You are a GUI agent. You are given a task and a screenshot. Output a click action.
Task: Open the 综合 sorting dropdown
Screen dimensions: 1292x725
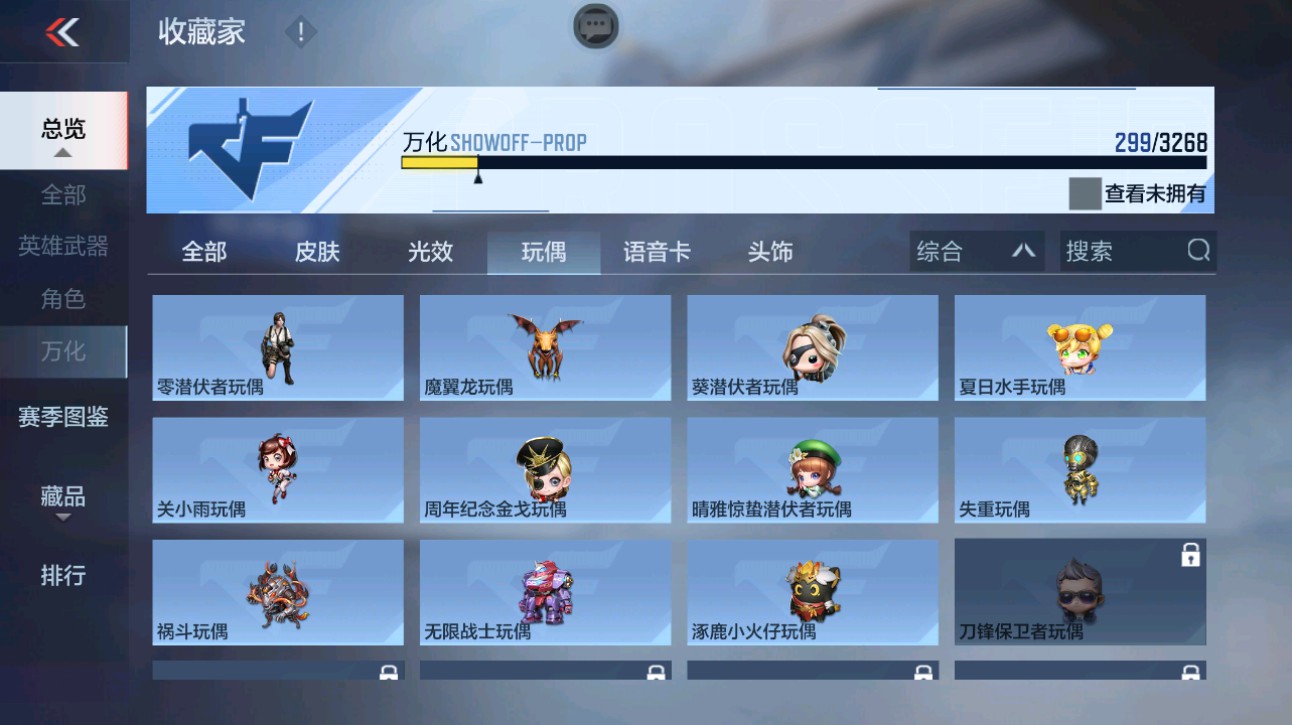[975, 251]
